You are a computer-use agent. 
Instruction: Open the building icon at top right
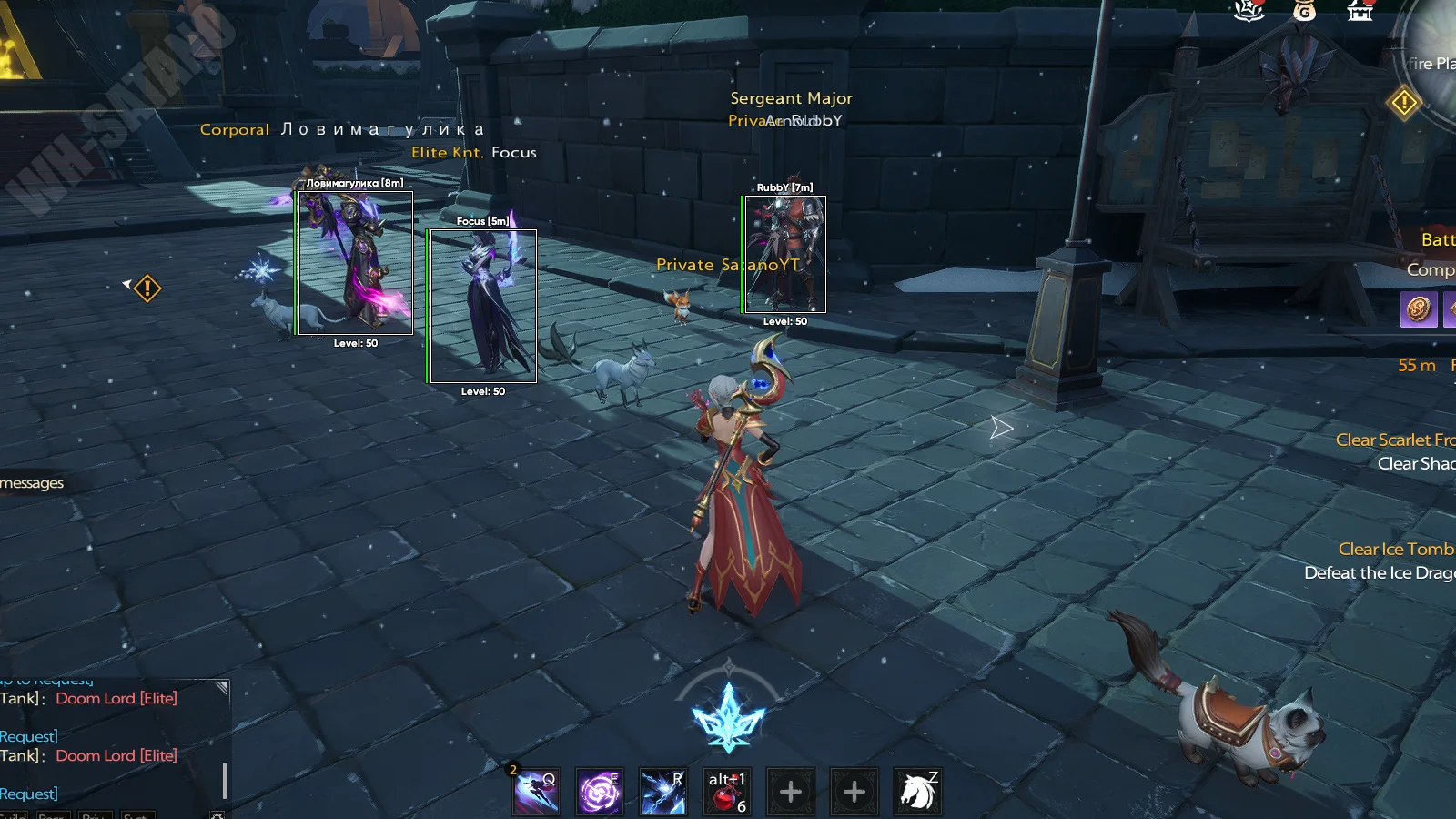click(1360, 10)
